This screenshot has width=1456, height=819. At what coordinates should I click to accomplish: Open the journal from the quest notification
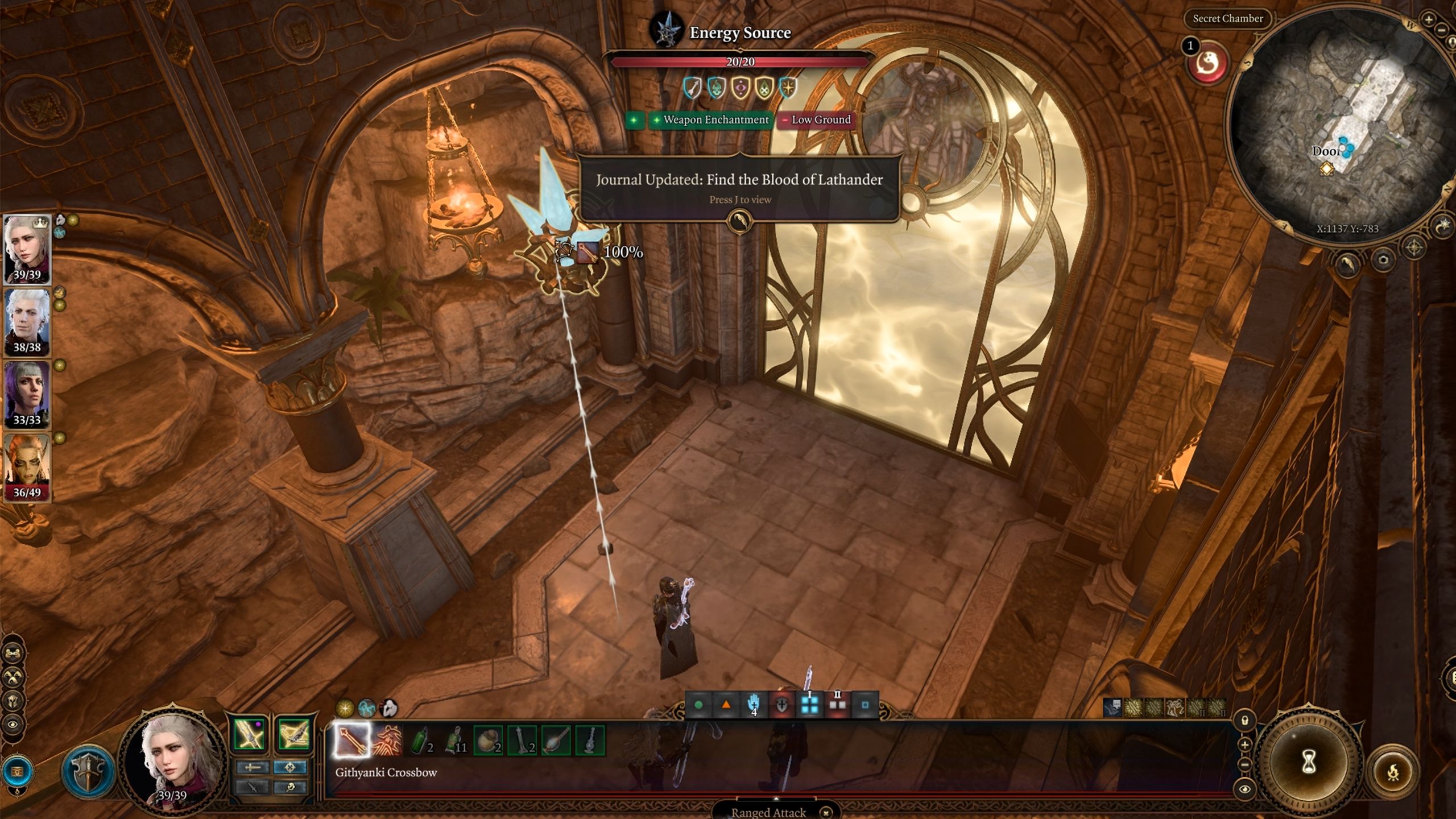point(739,221)
